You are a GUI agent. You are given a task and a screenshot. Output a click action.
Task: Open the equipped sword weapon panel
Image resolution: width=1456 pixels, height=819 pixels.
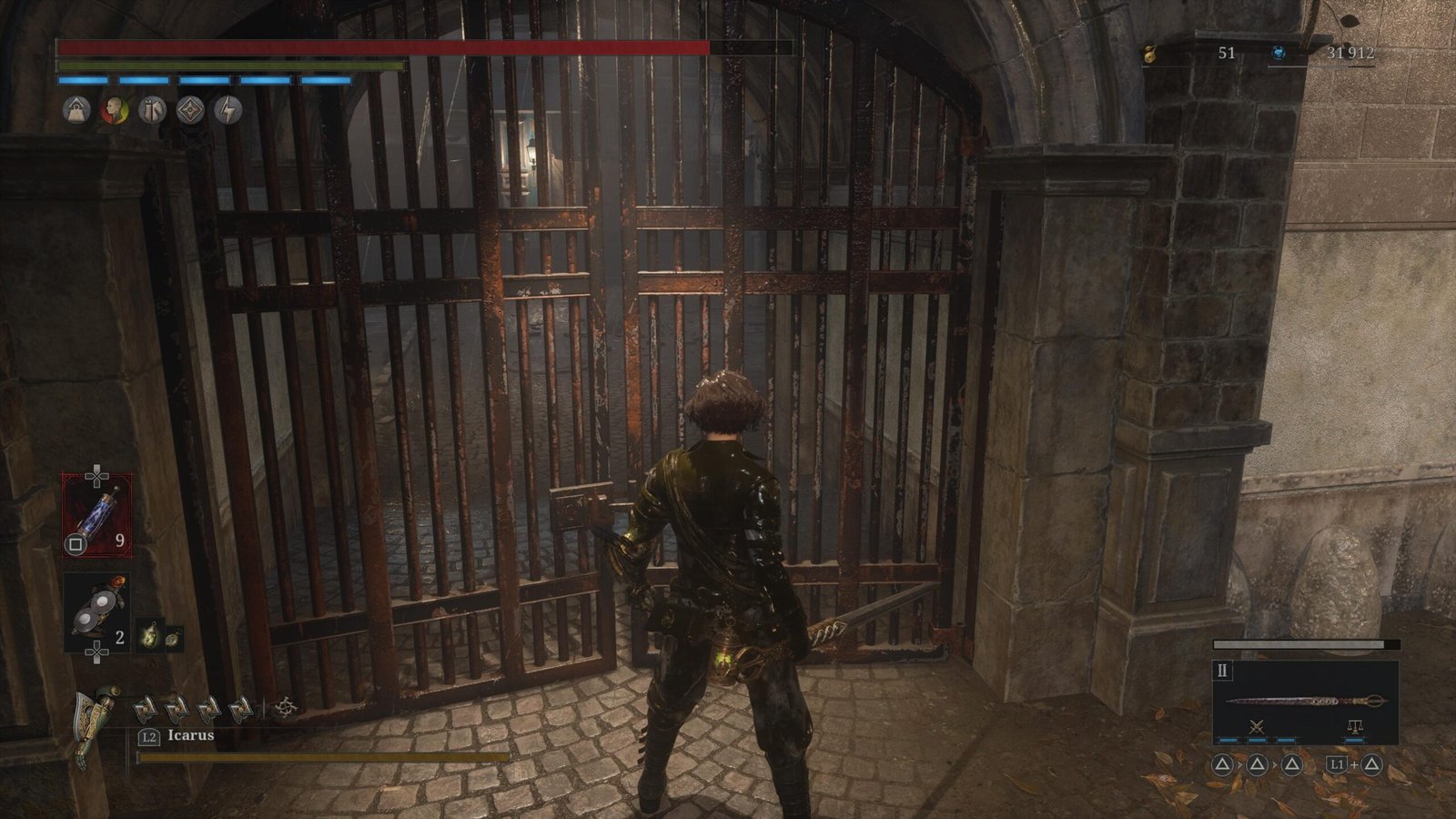point(1305,702)
